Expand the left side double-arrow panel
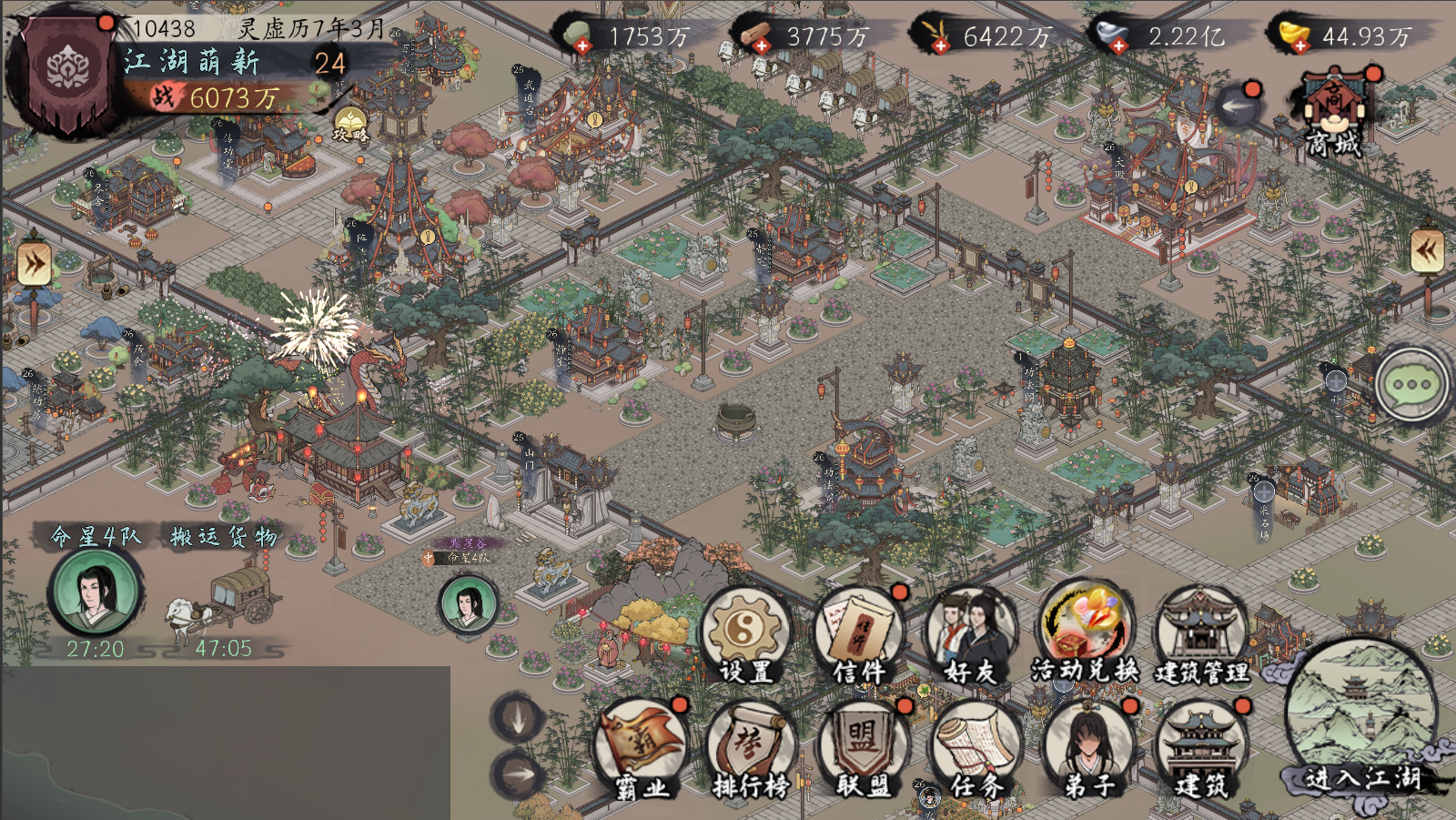 click(34, 265)
